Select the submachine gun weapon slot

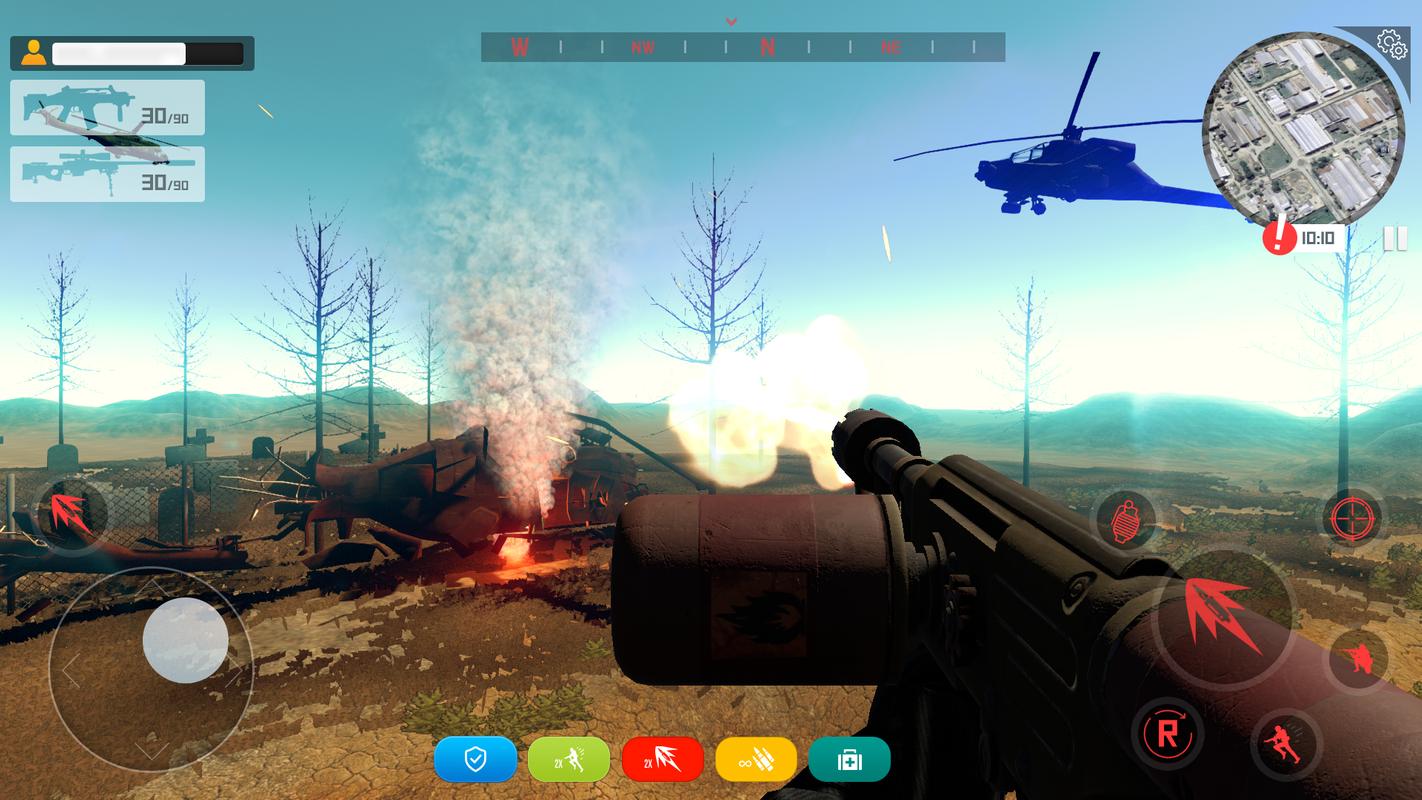click(107, 108)
